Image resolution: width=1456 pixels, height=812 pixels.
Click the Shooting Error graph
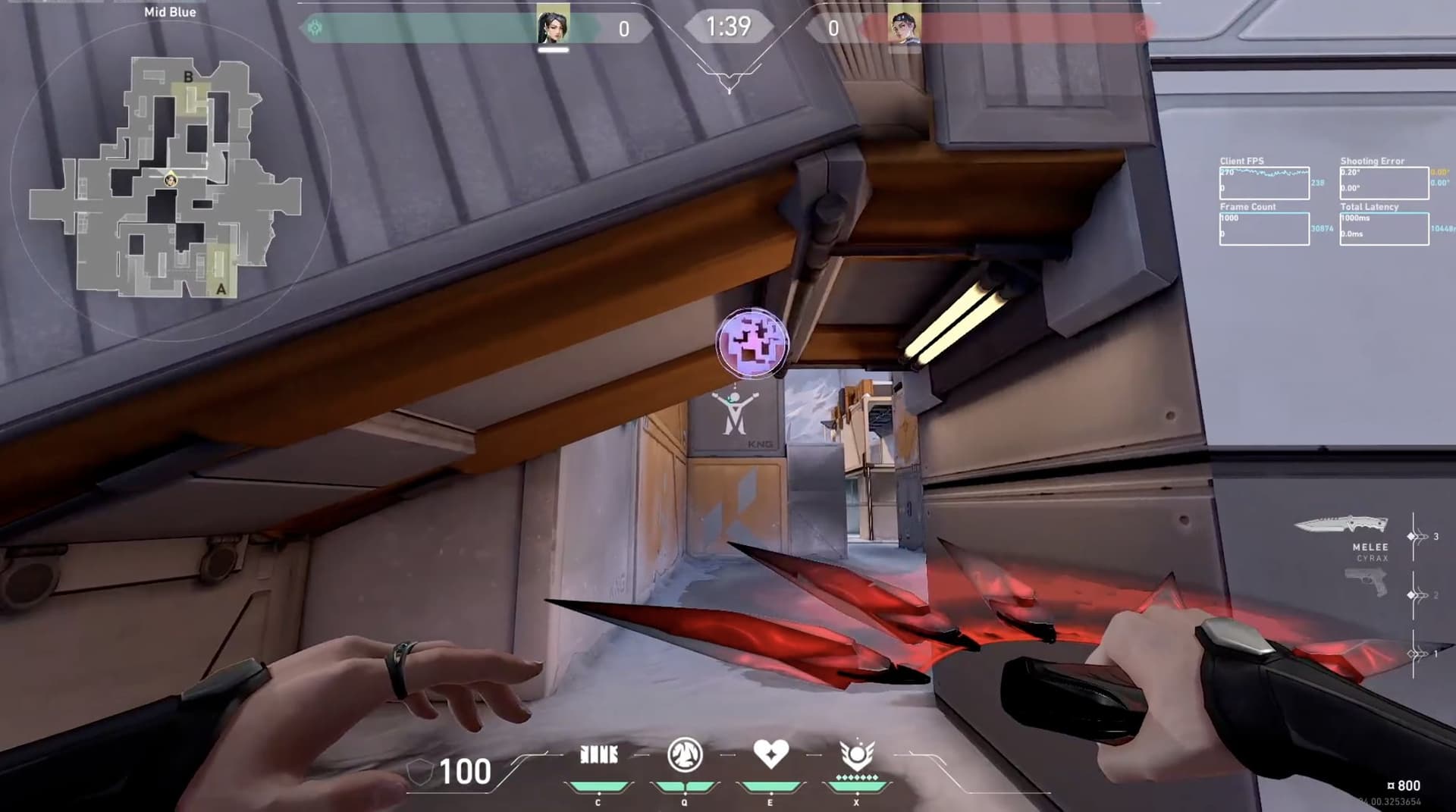point(1384,183)
